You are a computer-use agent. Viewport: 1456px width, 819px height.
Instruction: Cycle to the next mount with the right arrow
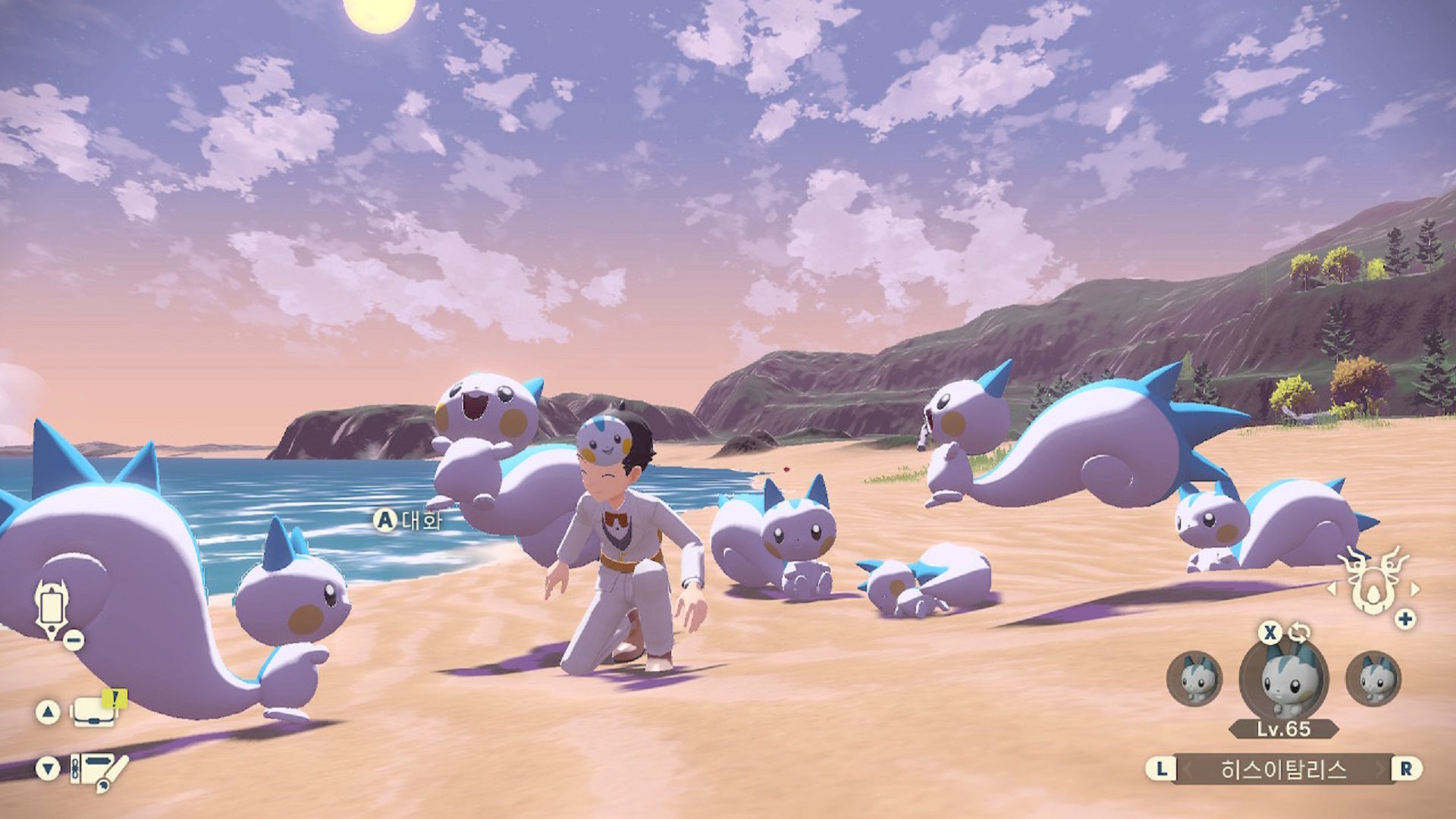(x=1415, y=590)
